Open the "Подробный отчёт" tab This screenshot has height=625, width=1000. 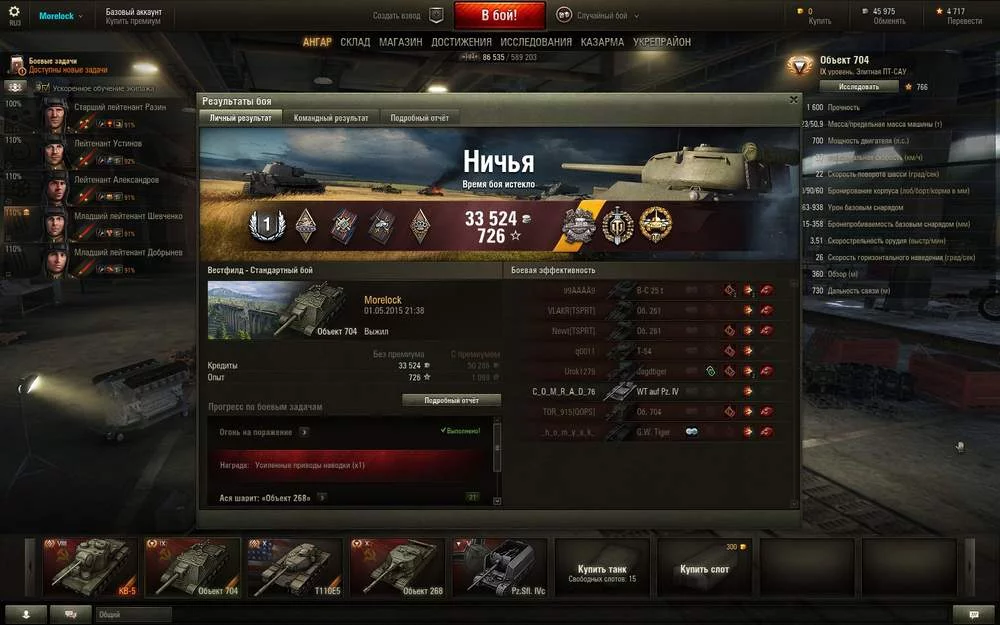pyautogui.click(x=419, y=118)
